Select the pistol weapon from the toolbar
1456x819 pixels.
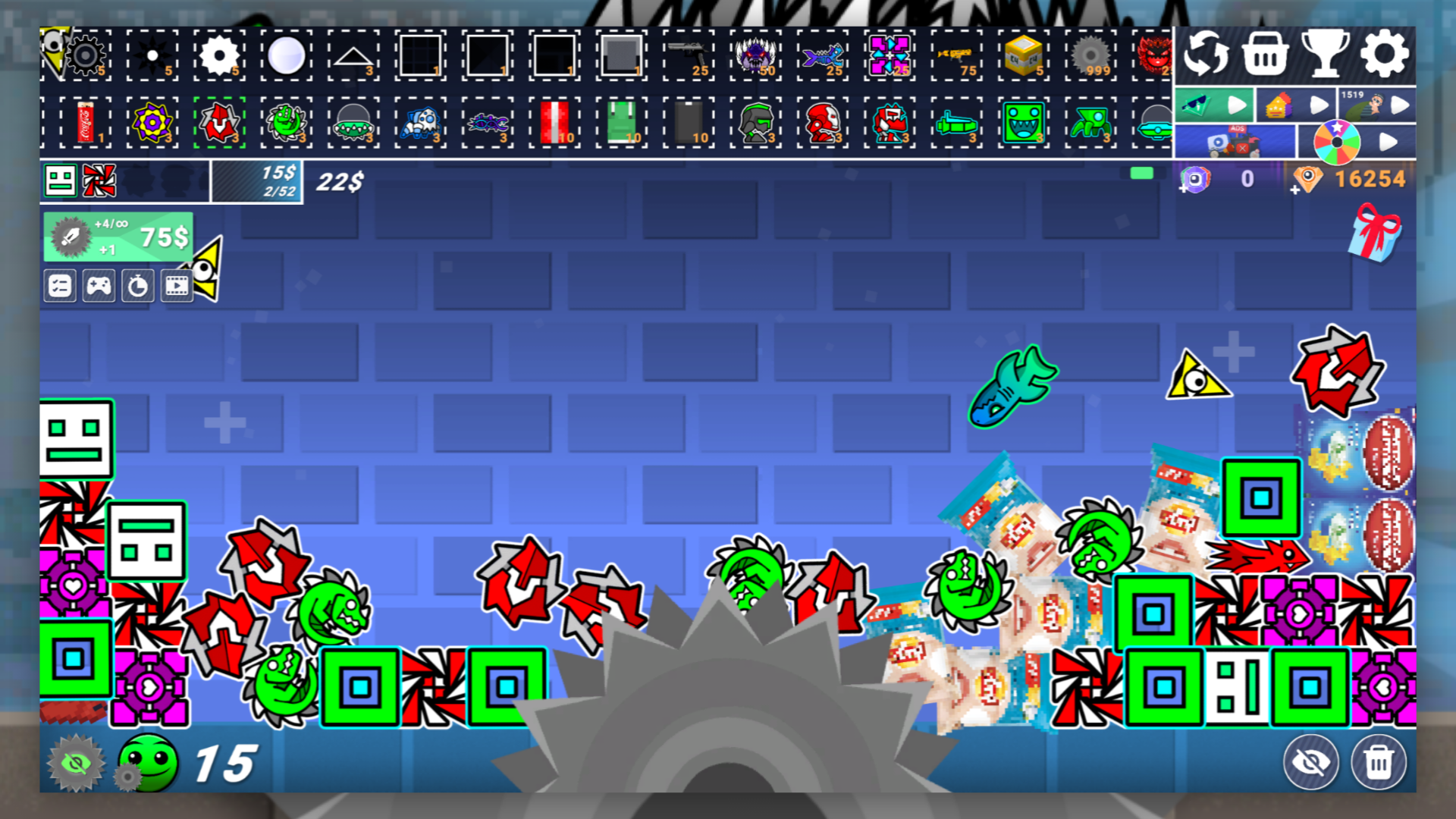688,55
